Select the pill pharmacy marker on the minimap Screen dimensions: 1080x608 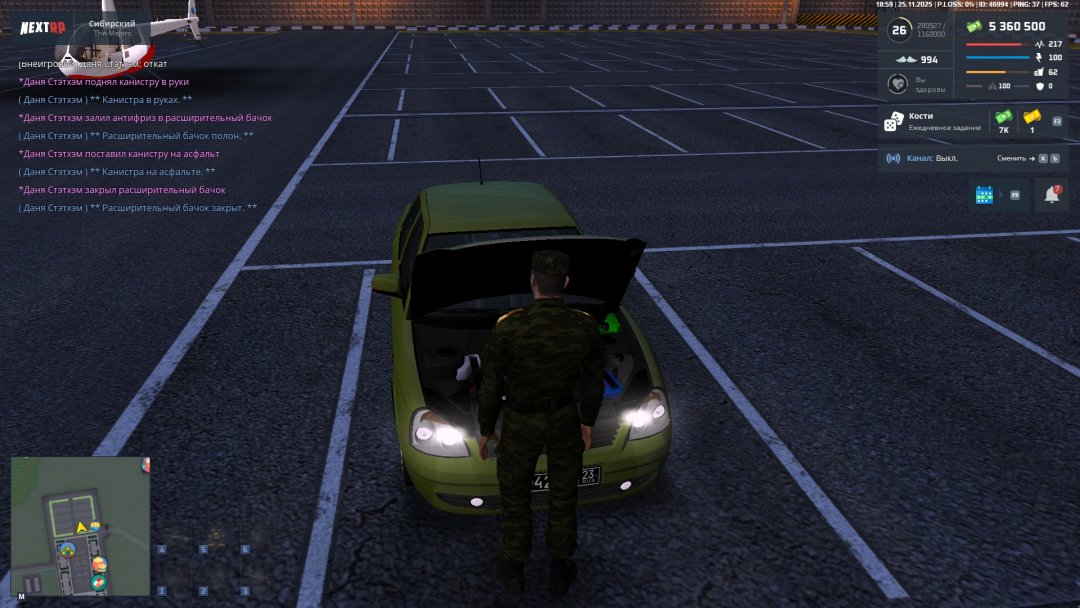(98, 582)
